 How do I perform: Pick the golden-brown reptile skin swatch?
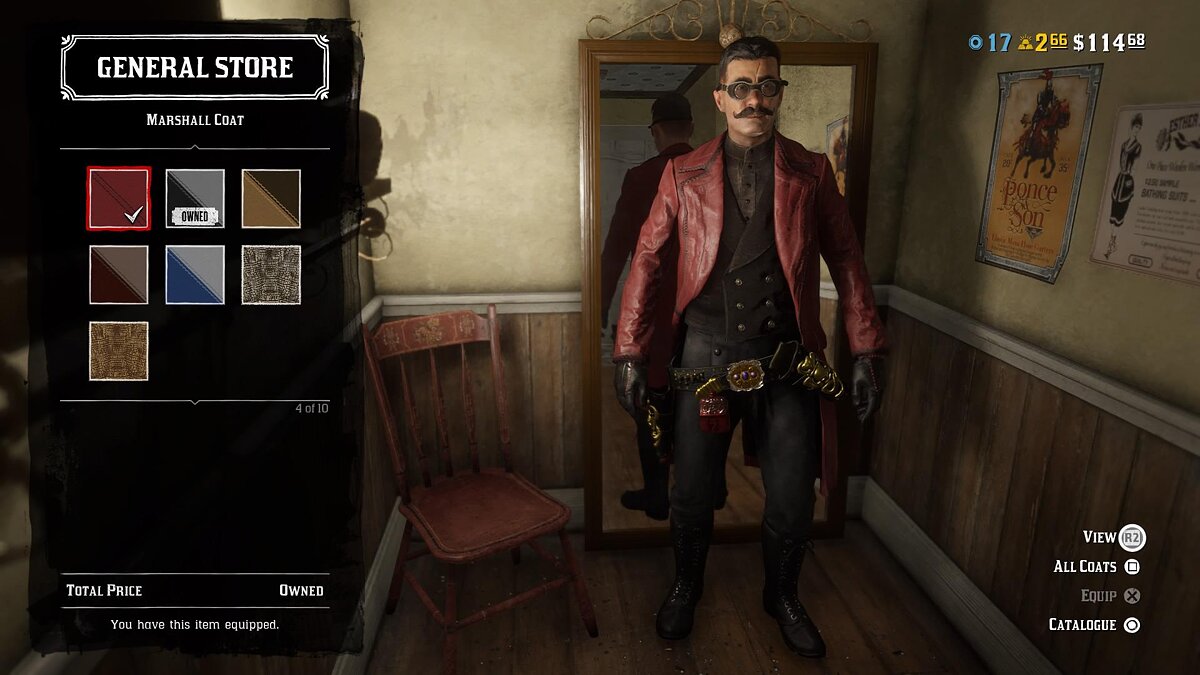(119, 350)
